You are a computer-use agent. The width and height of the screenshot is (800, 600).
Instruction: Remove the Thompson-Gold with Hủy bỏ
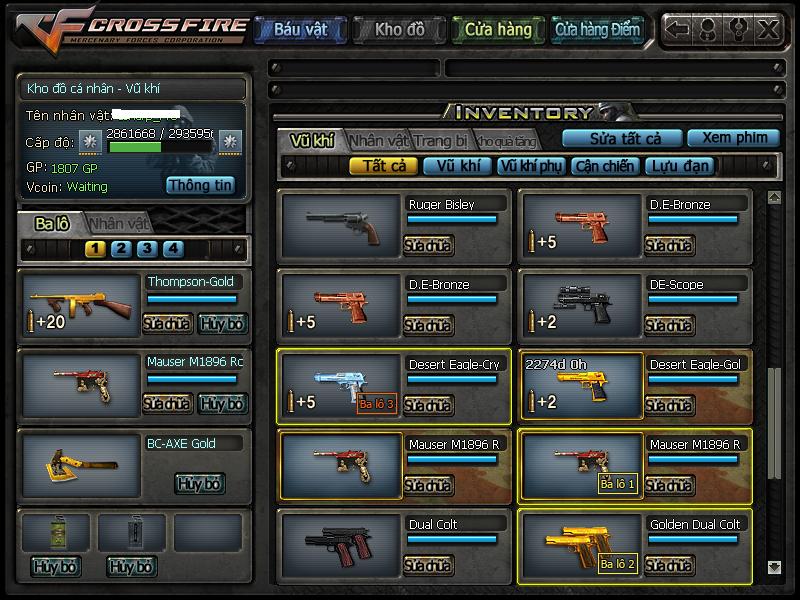tap(222, 323)
